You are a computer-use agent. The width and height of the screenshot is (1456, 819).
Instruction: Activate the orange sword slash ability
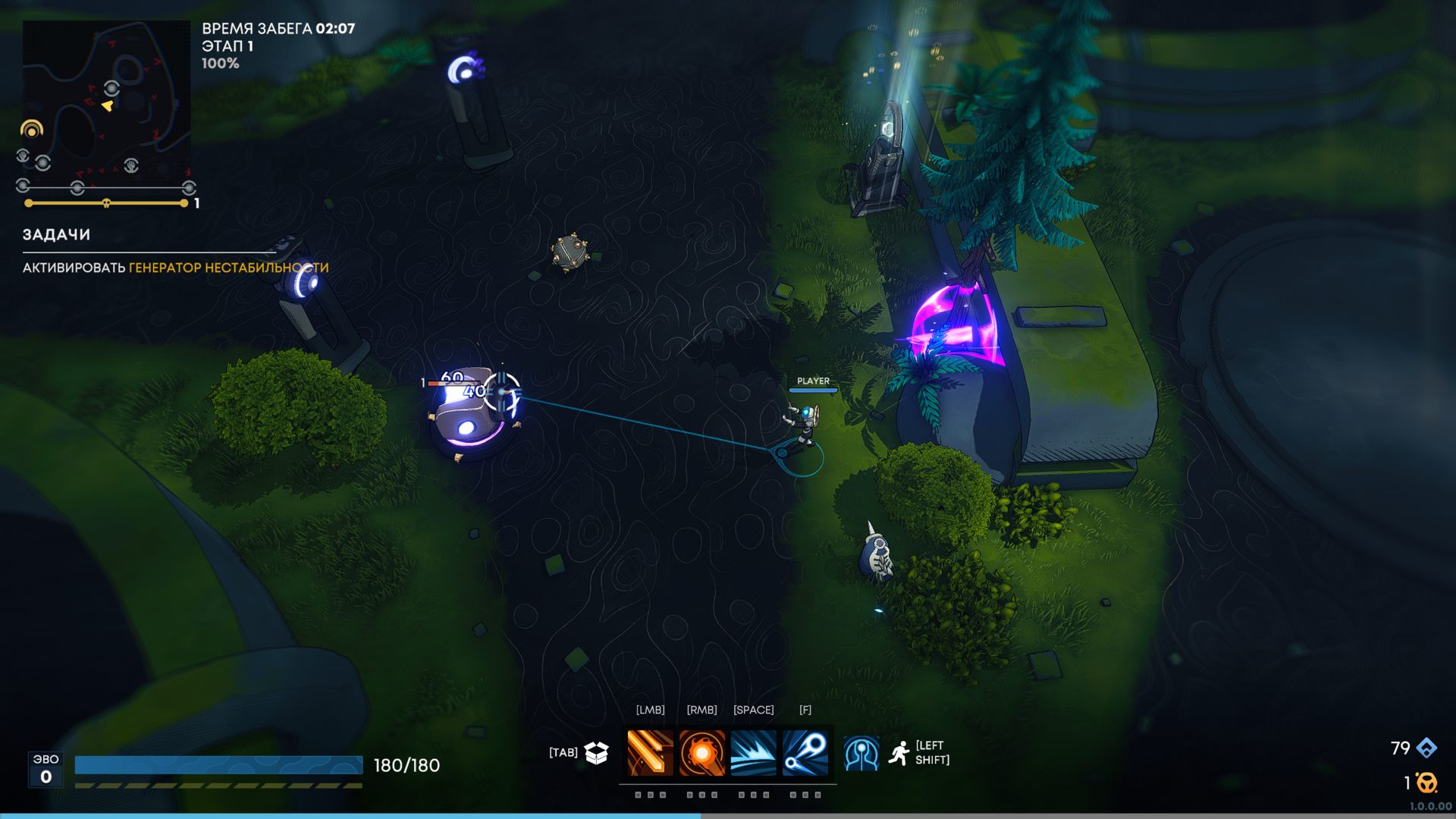(650, 753)
